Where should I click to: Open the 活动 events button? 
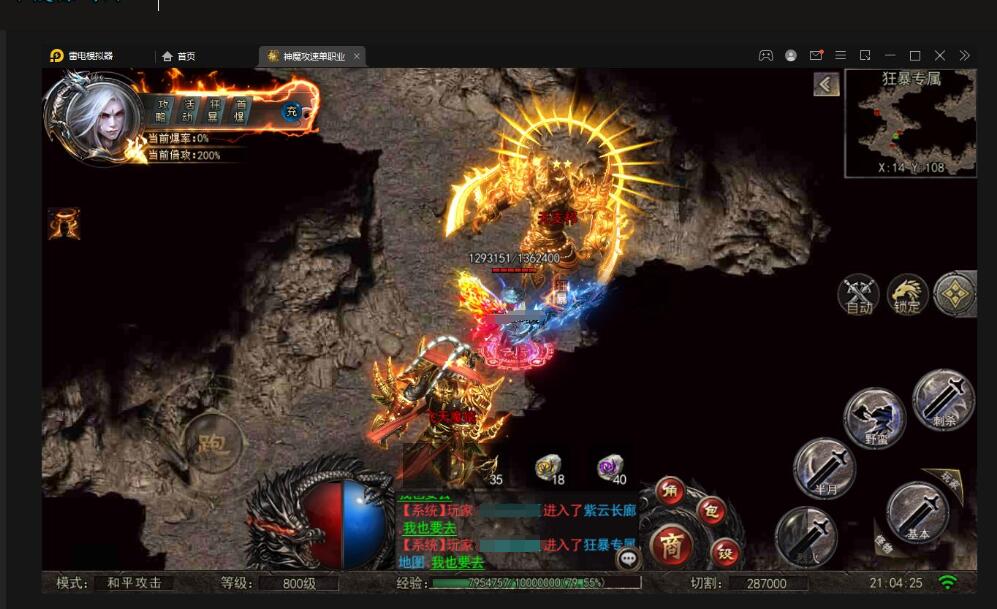(189, 109)
